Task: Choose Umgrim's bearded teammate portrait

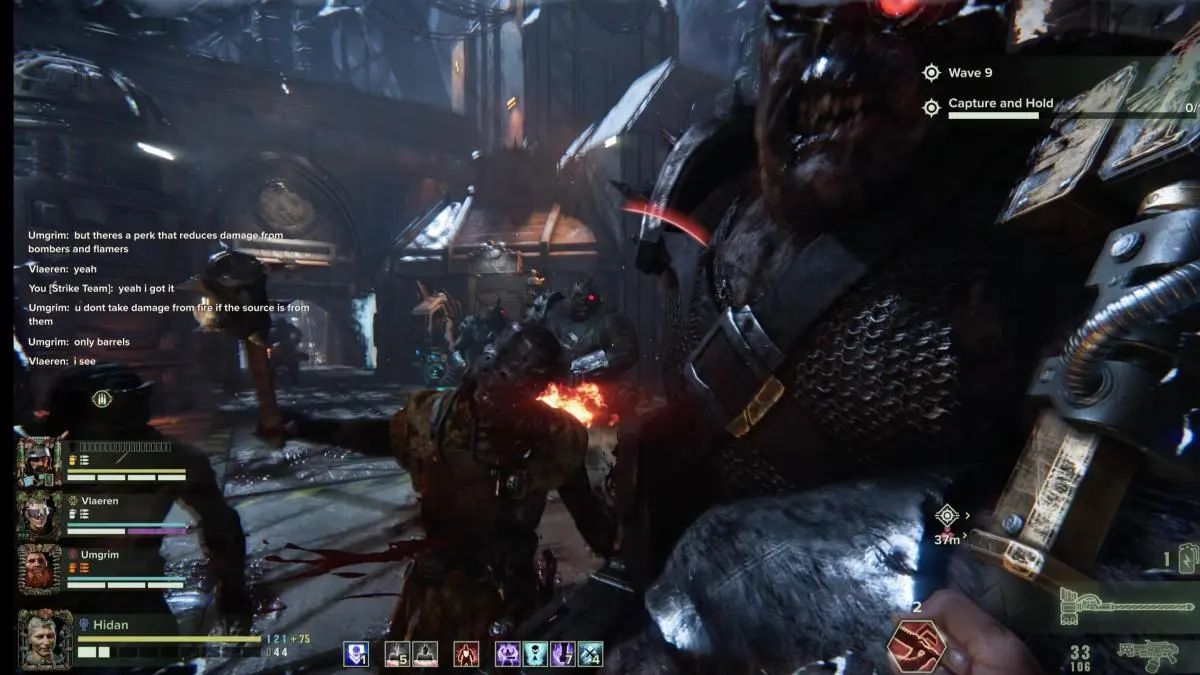Action: (x=40, y=568)
